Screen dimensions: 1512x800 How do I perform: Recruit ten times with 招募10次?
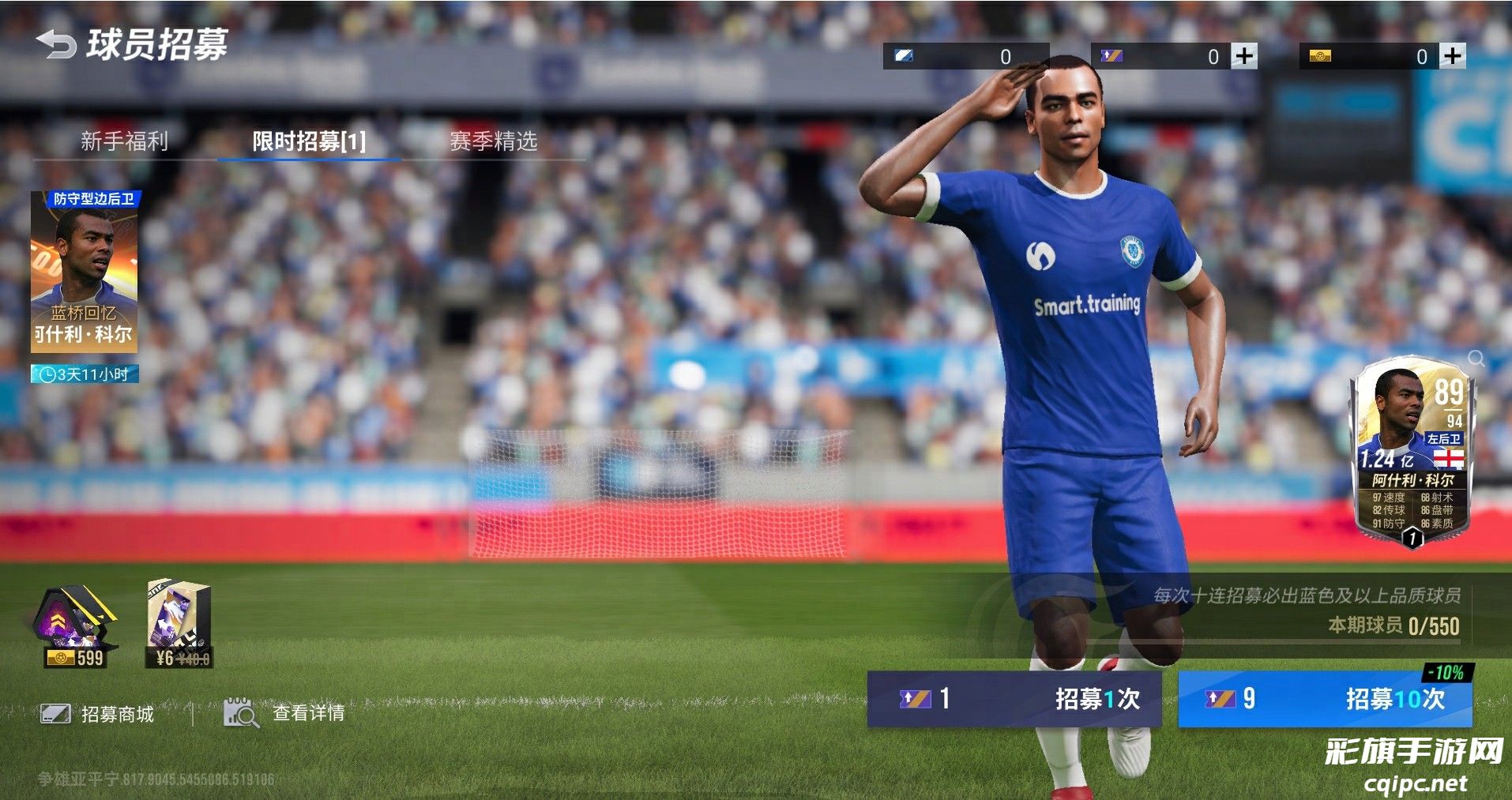tap(1325, 699)
